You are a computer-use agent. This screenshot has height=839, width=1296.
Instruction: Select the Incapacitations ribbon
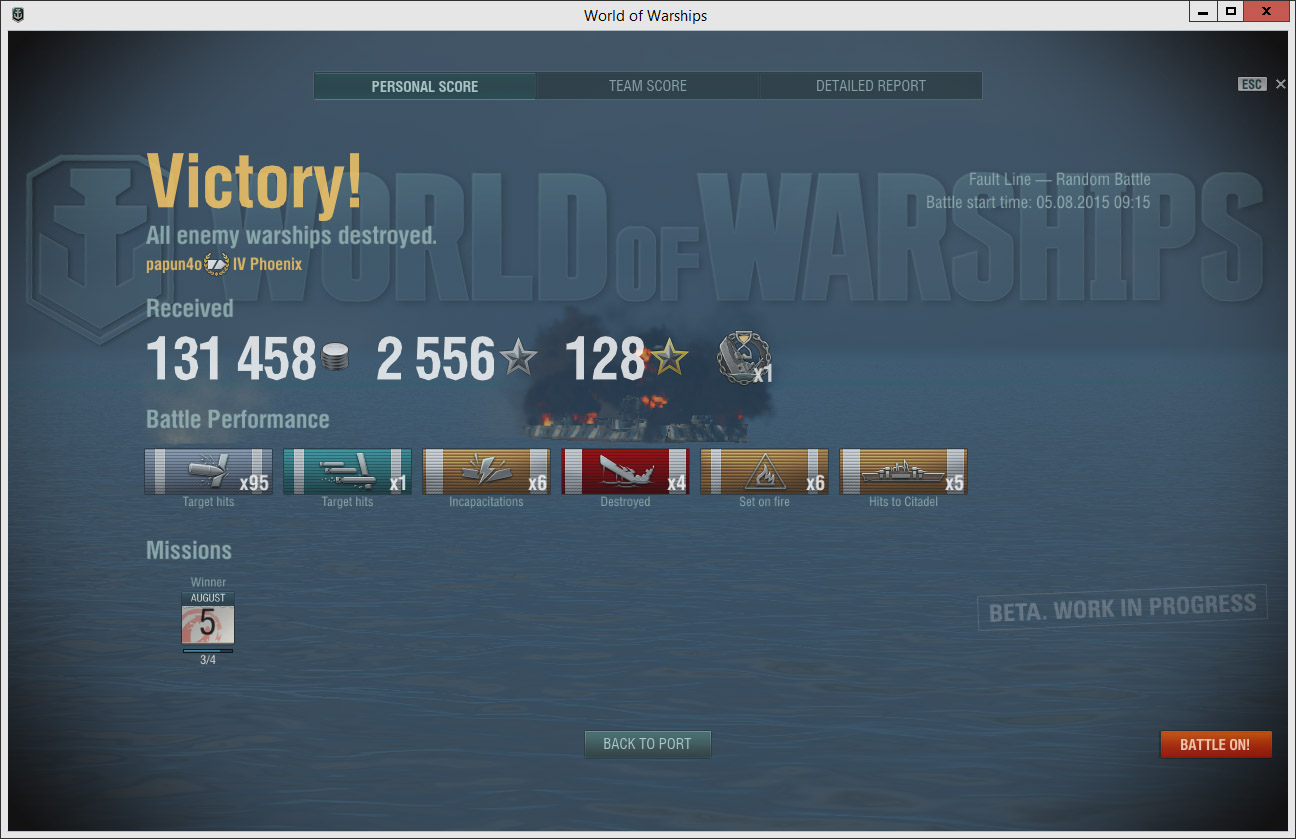pos(486,472)
